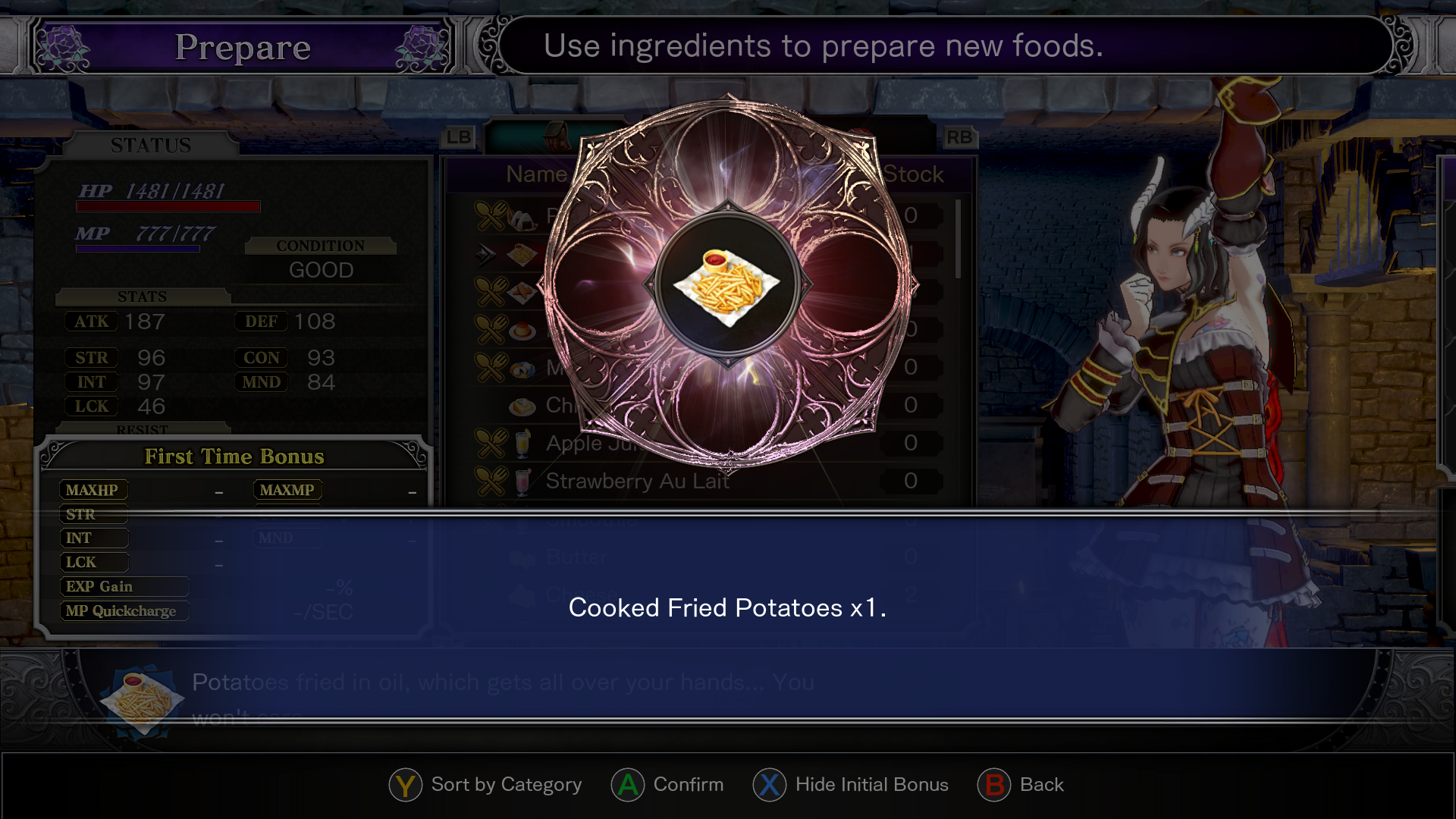
Task: Switch to the Name column header
Action: point(538,174)
